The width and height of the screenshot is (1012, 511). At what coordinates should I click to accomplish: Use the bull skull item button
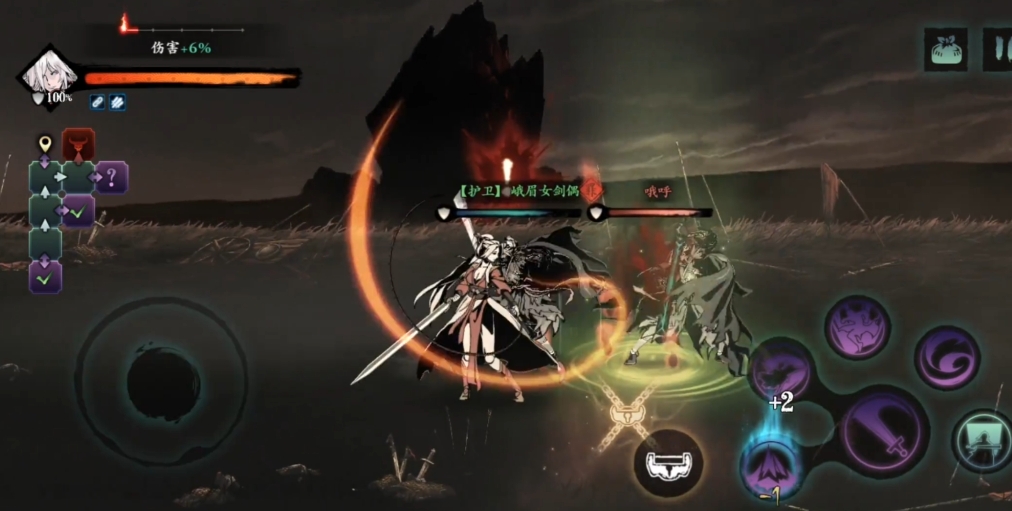click(x=668, y=462)
